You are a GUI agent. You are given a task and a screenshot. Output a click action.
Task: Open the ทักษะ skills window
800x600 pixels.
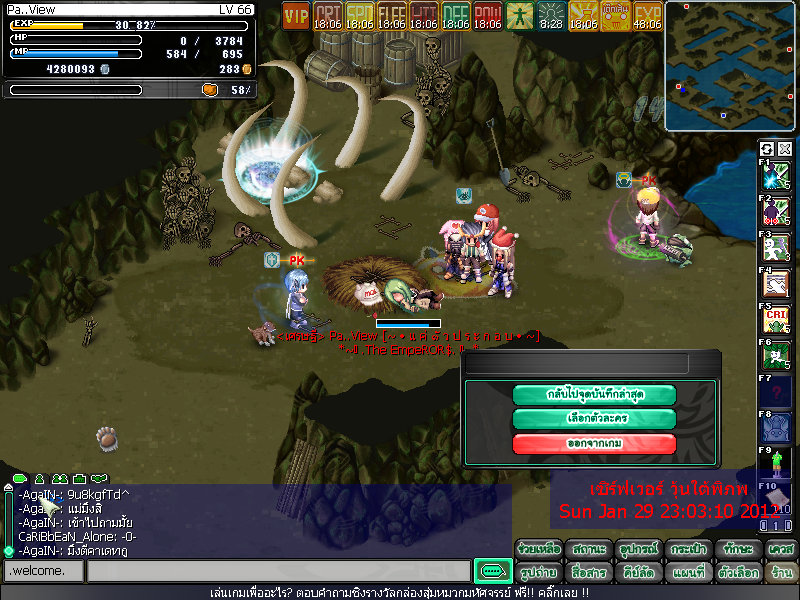click(738, 549)
